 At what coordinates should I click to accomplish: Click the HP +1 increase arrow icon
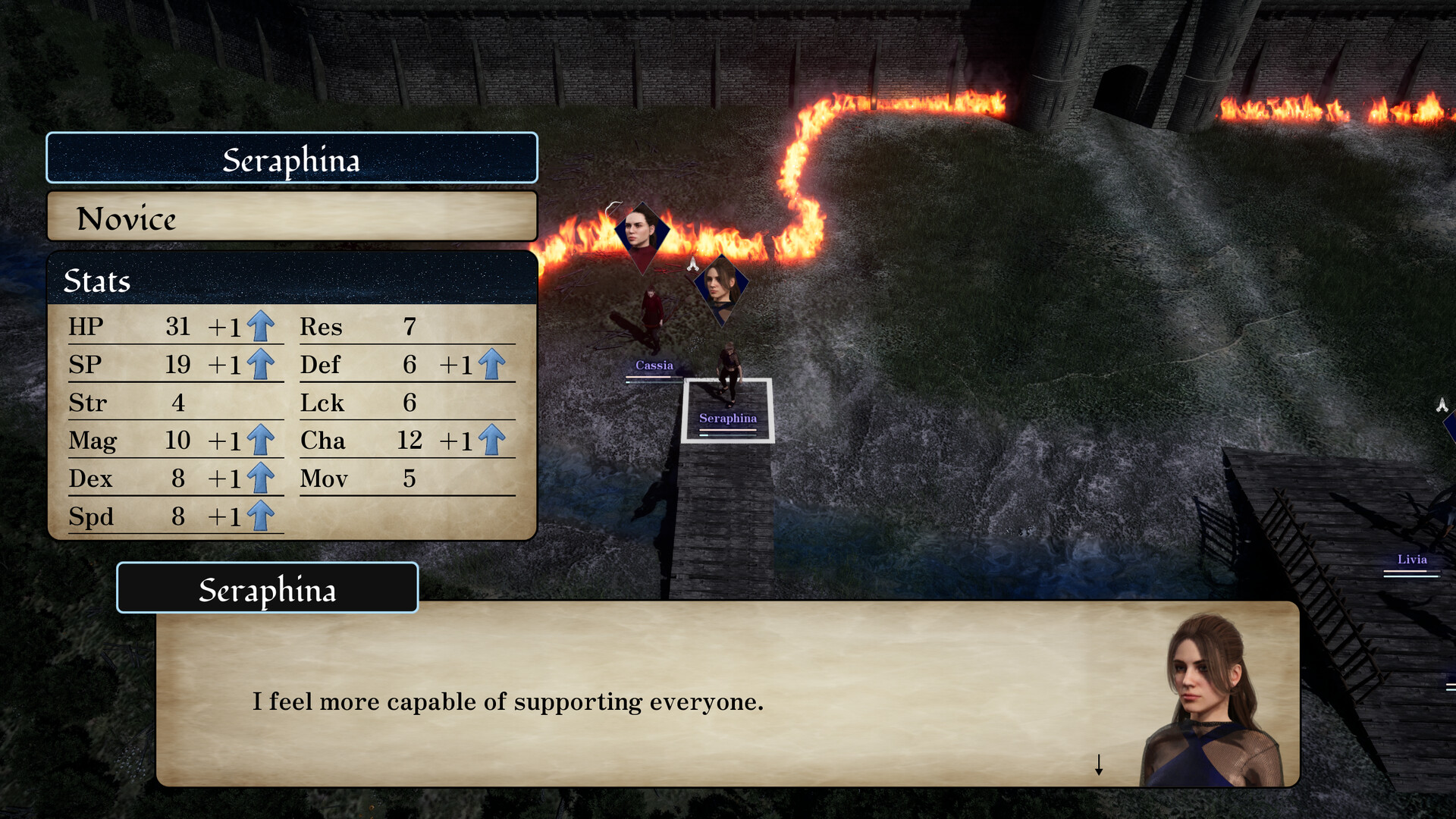(x=260, y=326)
